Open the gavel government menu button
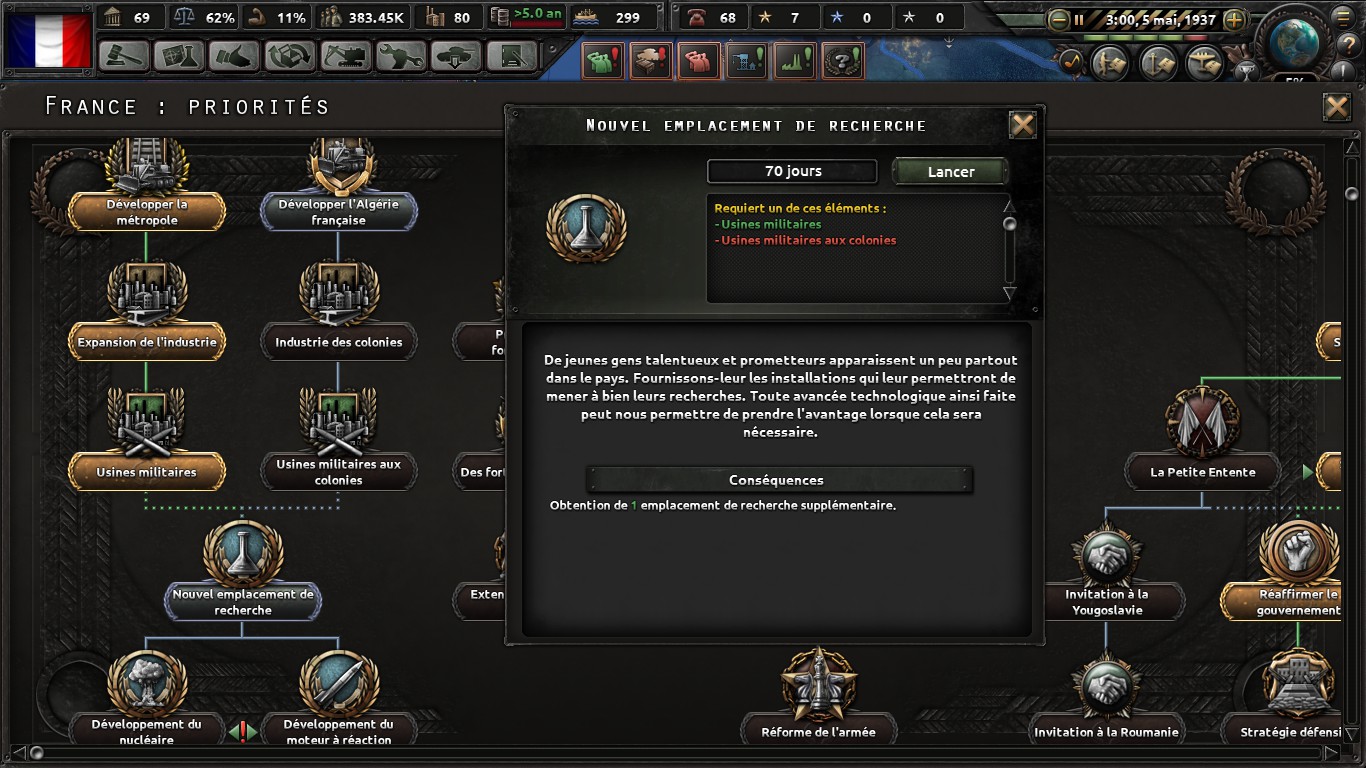The height and width of the screenshot is (768, 1366). coord(124,56)
